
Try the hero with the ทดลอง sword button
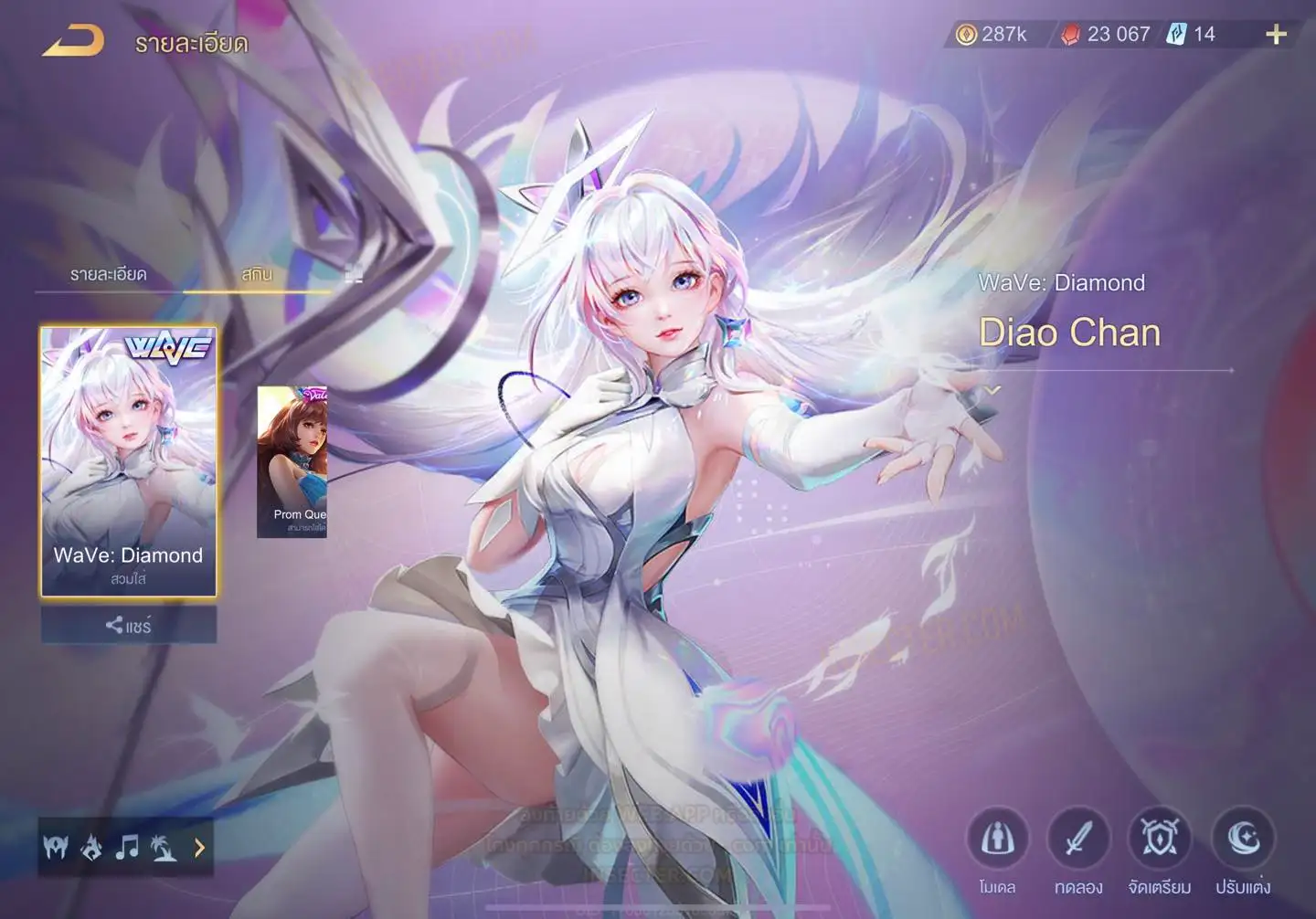coord(1078,840)
